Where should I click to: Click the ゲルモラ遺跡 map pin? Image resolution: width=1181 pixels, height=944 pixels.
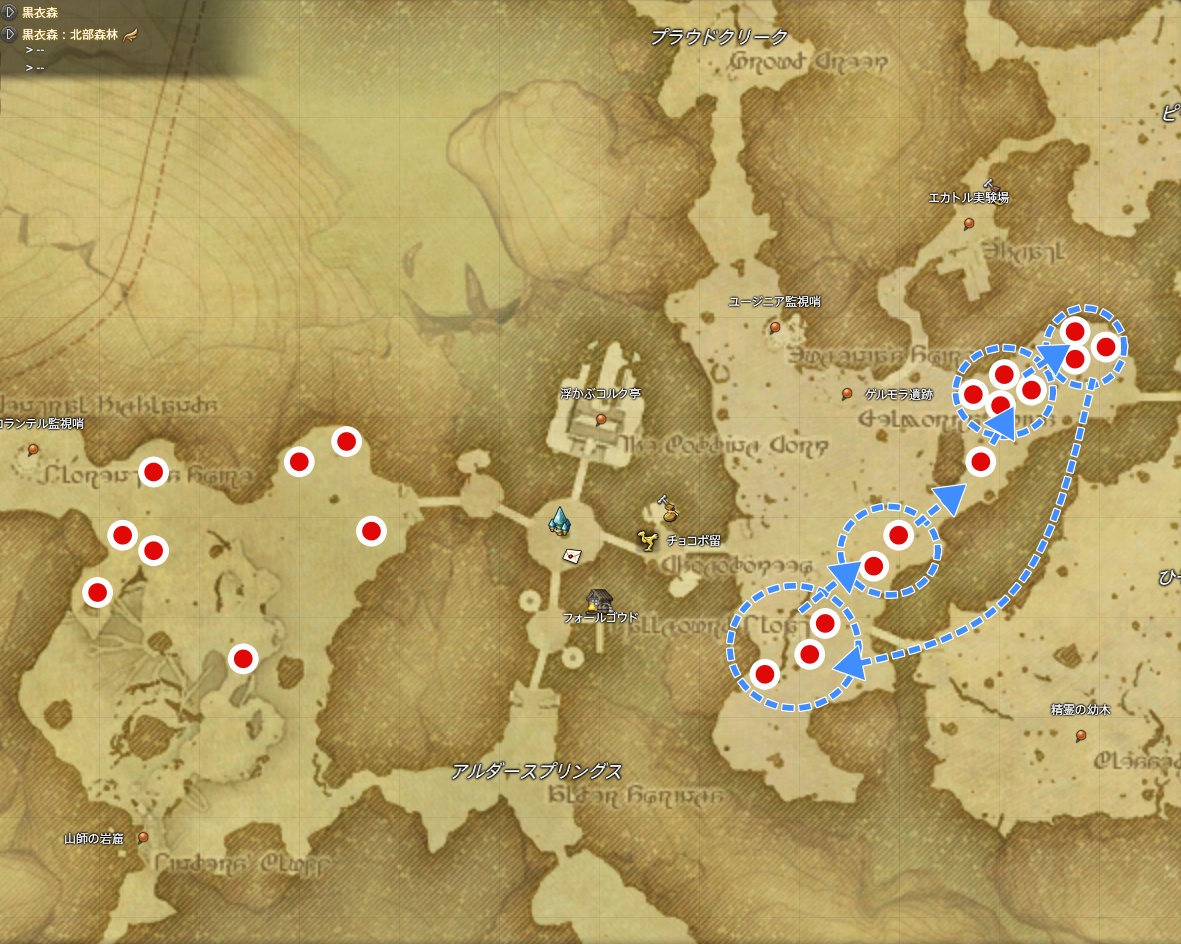[847, 393]
